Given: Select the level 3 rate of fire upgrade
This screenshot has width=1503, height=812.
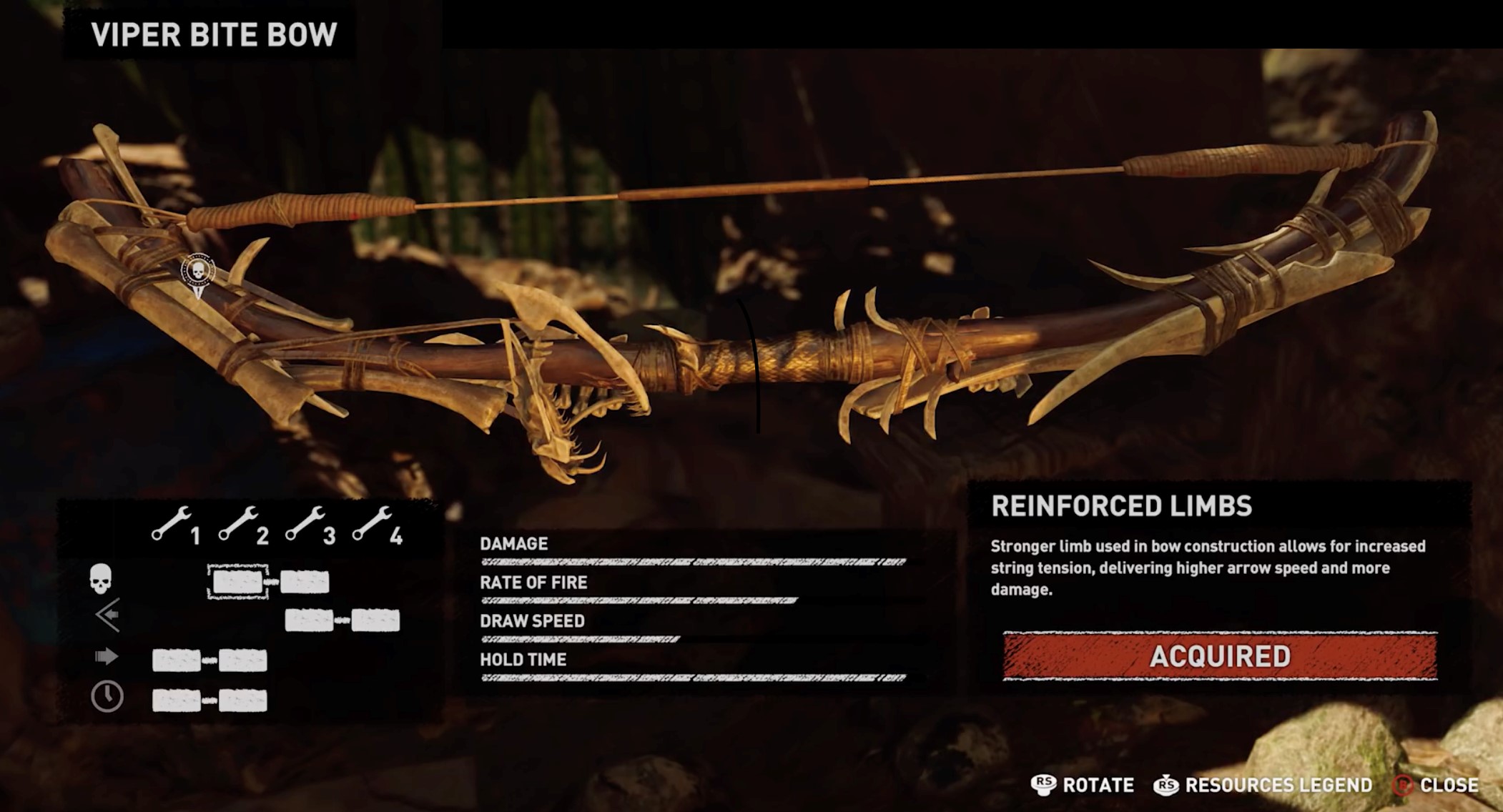Looking at the screenshot, I should 309,620.
